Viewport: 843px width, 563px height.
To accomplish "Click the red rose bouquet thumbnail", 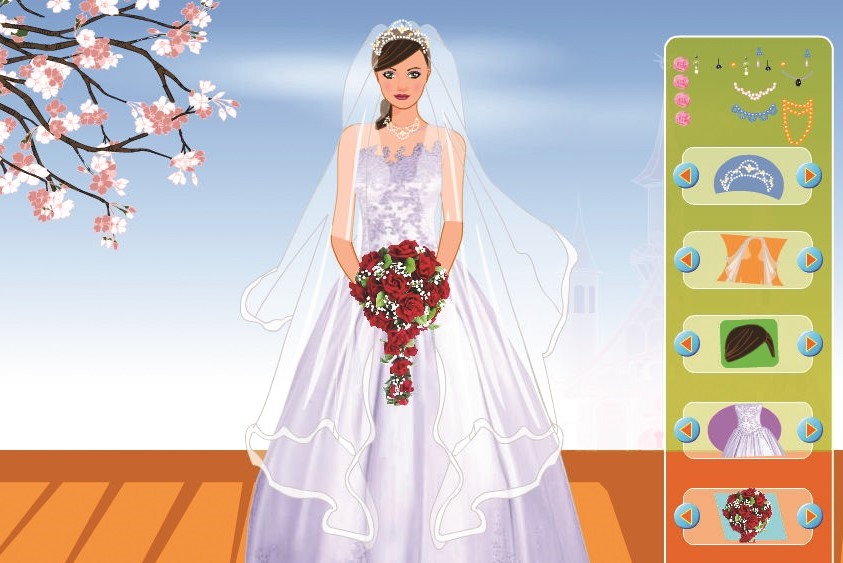I will coord(747,516).
